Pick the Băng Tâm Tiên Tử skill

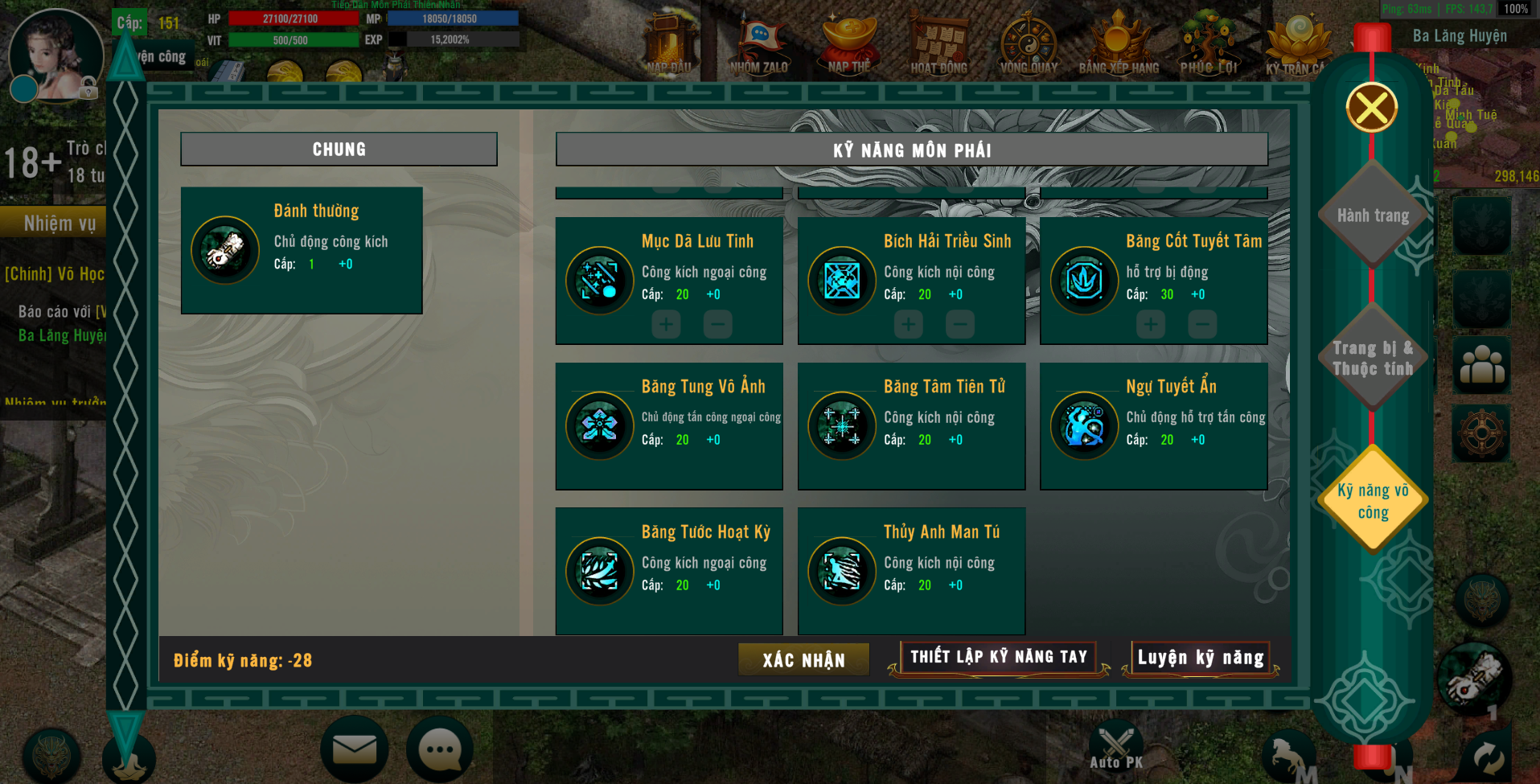click(842, 425)
